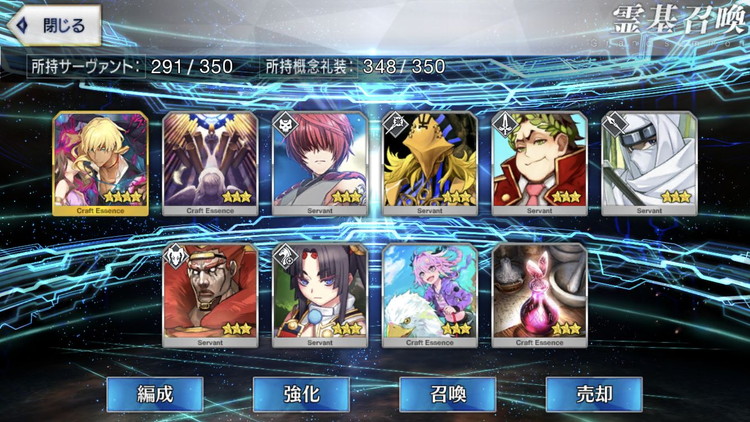Go to the 強化 enhancement screen
This screenshot has height=422, width=750.
(301, 394)
